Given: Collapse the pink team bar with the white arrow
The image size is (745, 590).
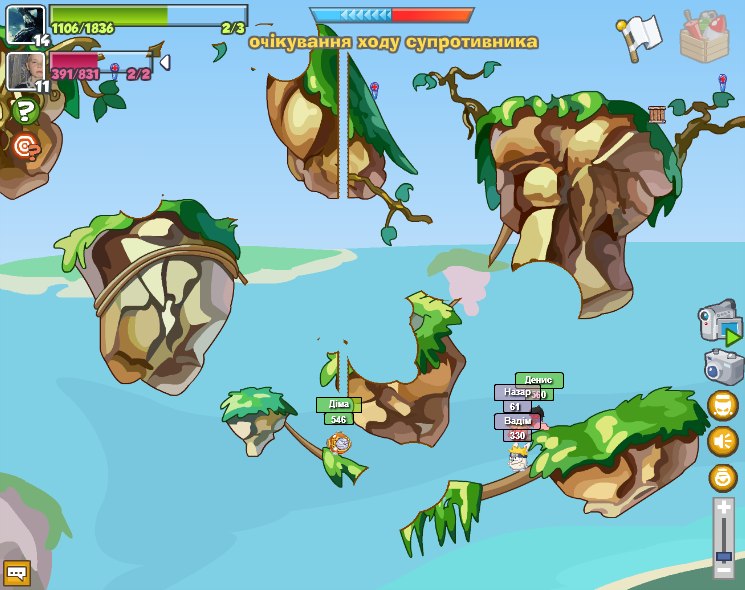Looking at the screenshot, I should coord(165,62).
